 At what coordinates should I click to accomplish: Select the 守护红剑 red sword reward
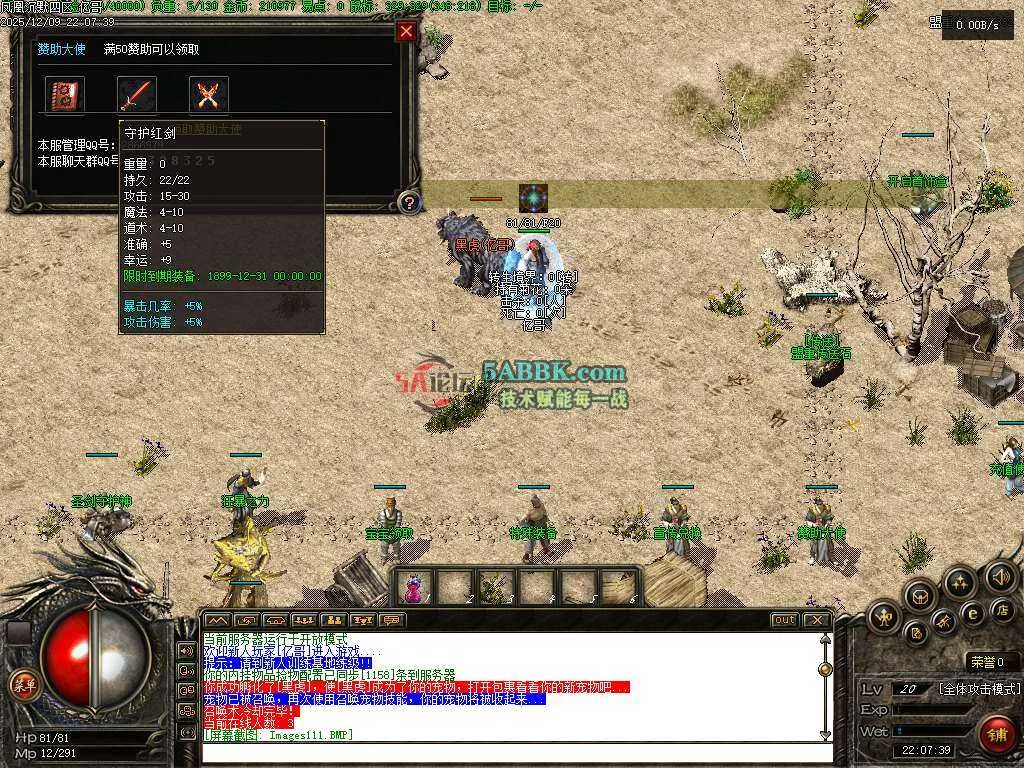click(138, 95)
